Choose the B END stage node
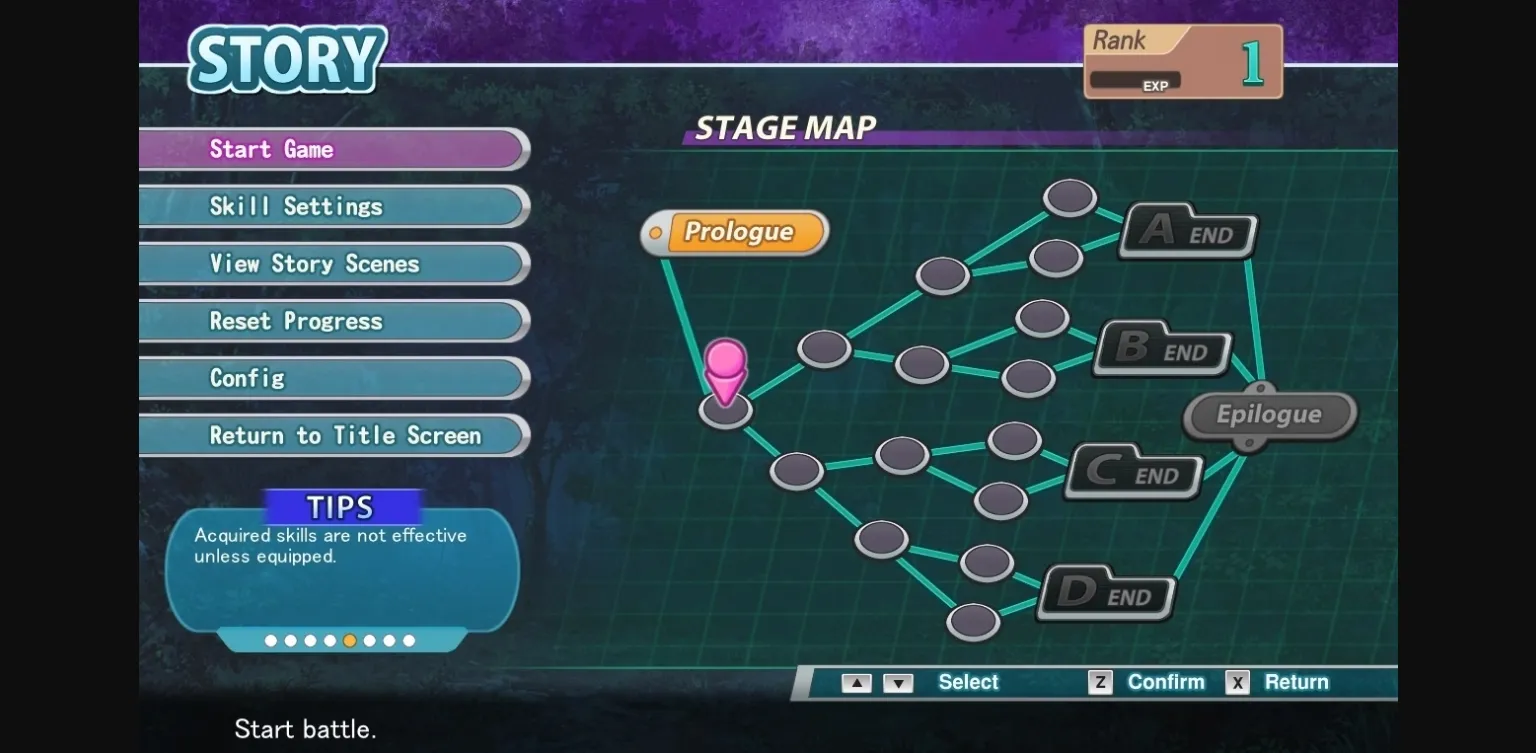1536x753 pixels. (x=1161, y=348)
